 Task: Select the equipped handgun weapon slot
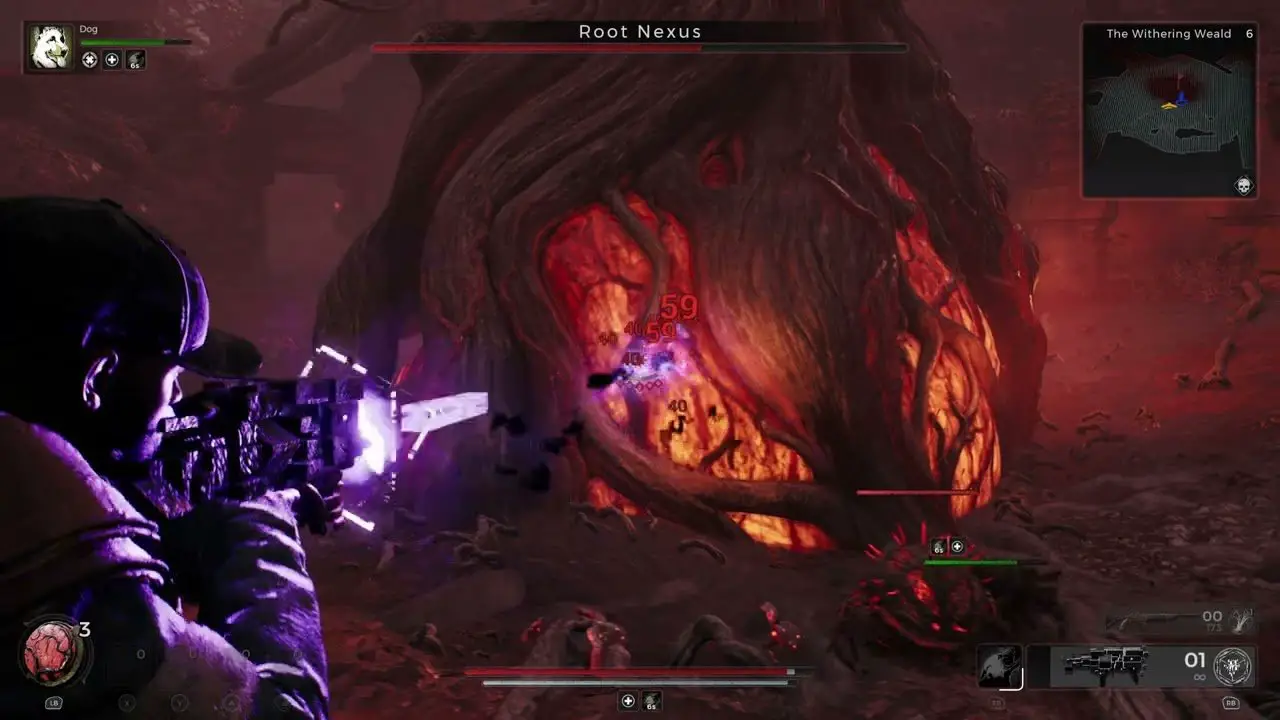tap(1105, 665)
